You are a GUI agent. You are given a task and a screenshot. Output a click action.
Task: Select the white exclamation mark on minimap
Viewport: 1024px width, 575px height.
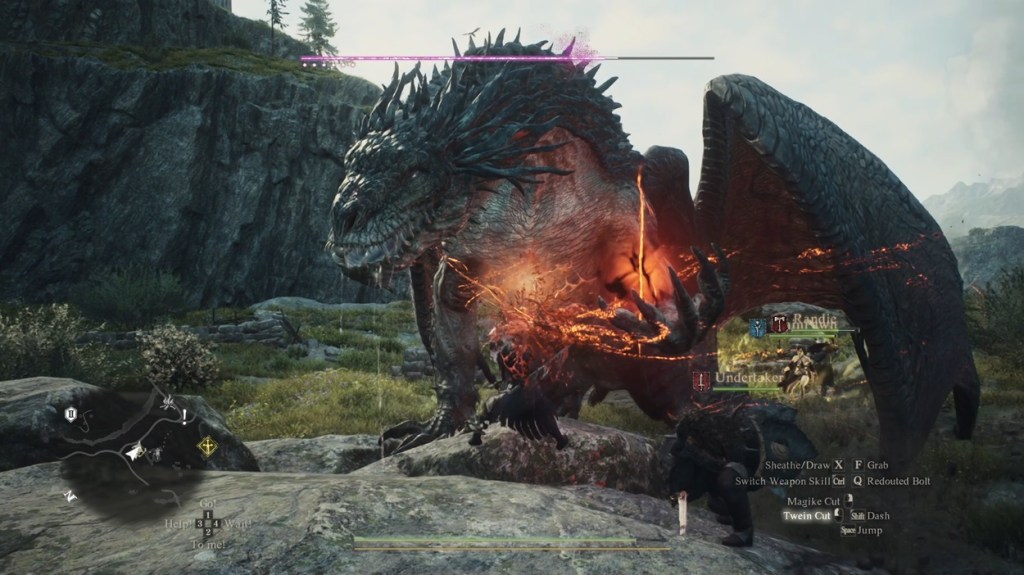tap(185, 419)
